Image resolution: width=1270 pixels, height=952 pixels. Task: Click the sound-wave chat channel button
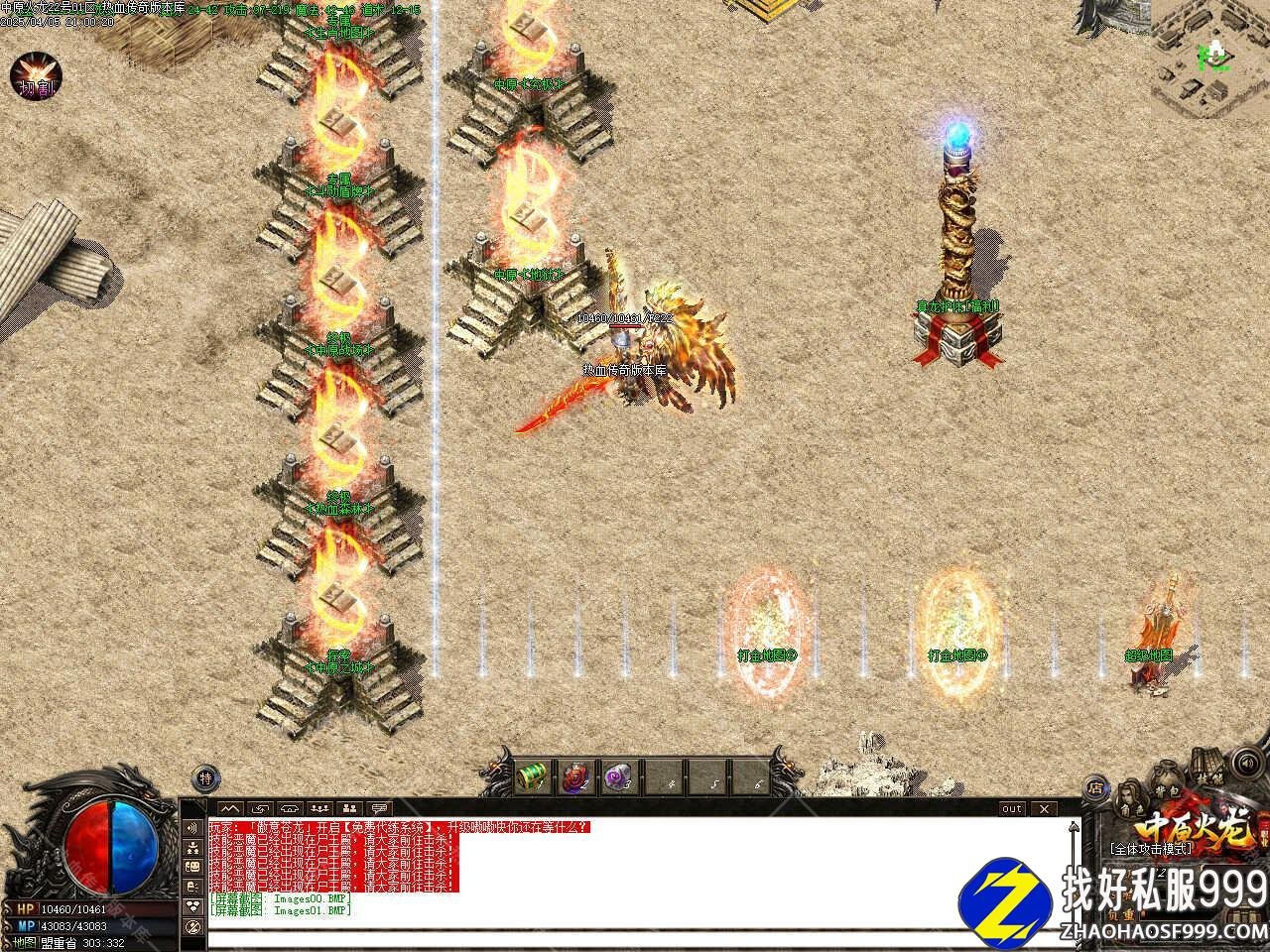[x=192, y=828]
